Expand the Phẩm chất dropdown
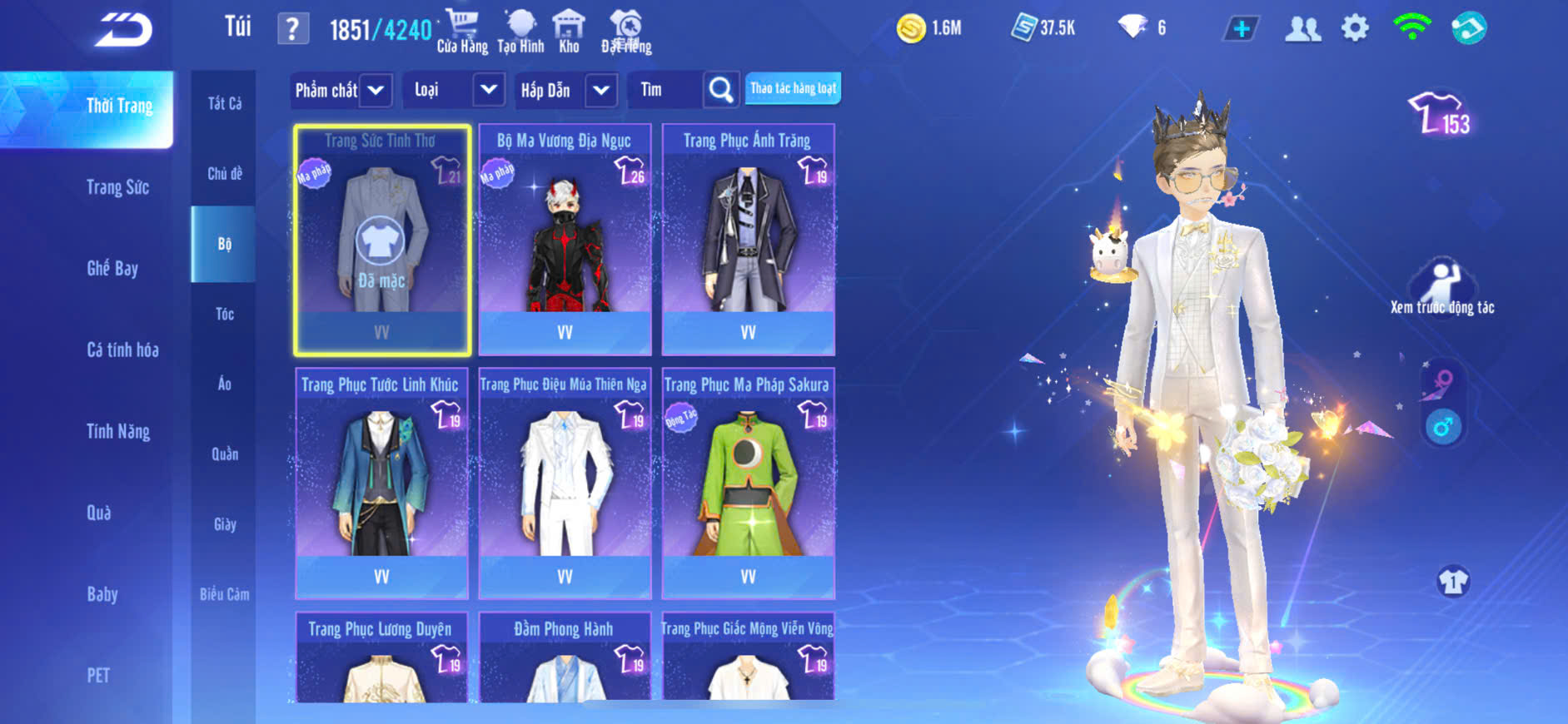1568x724 pixels. [x=376, y=90]
